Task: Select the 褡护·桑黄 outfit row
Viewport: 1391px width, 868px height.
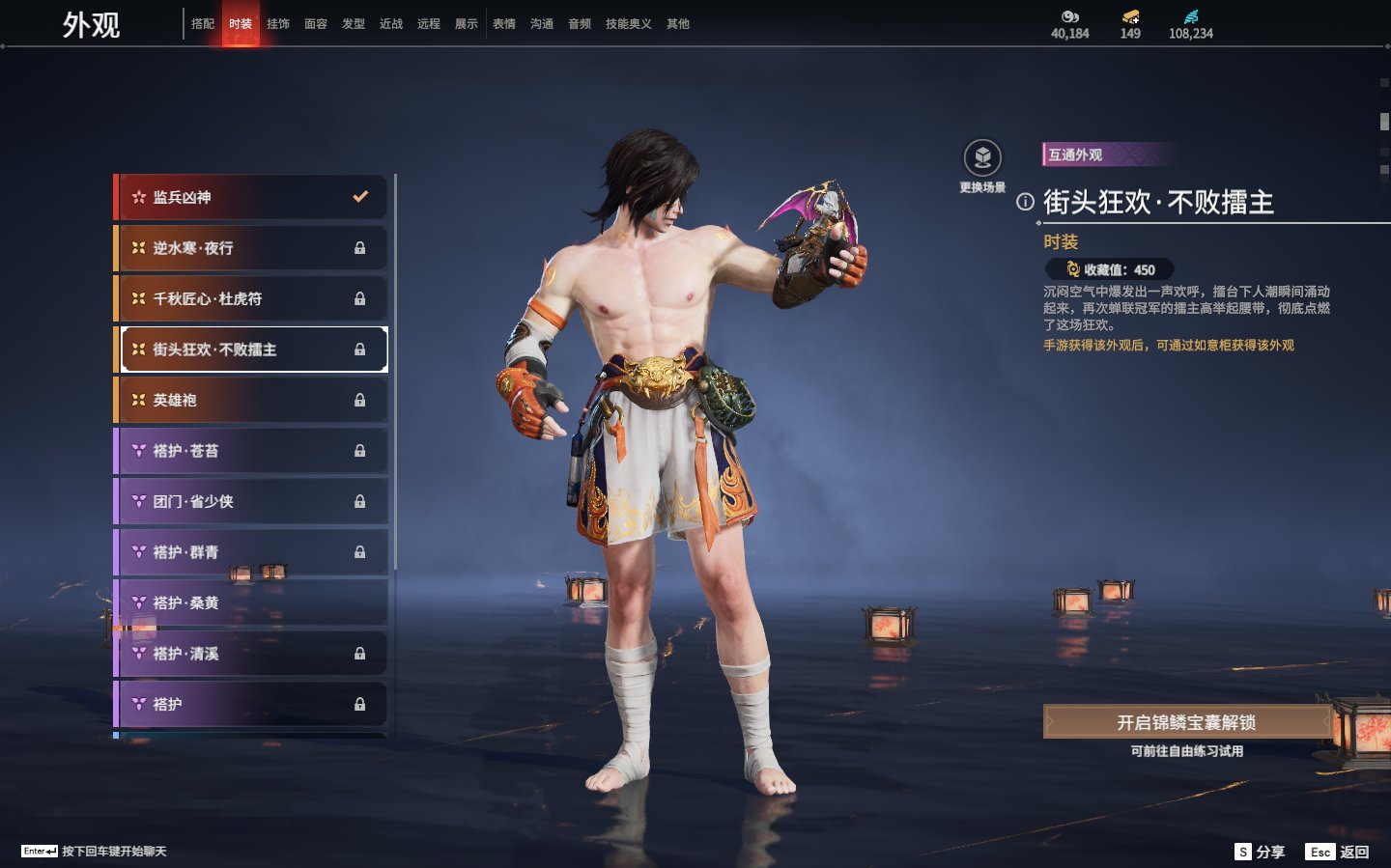Action: click(251, 602)
